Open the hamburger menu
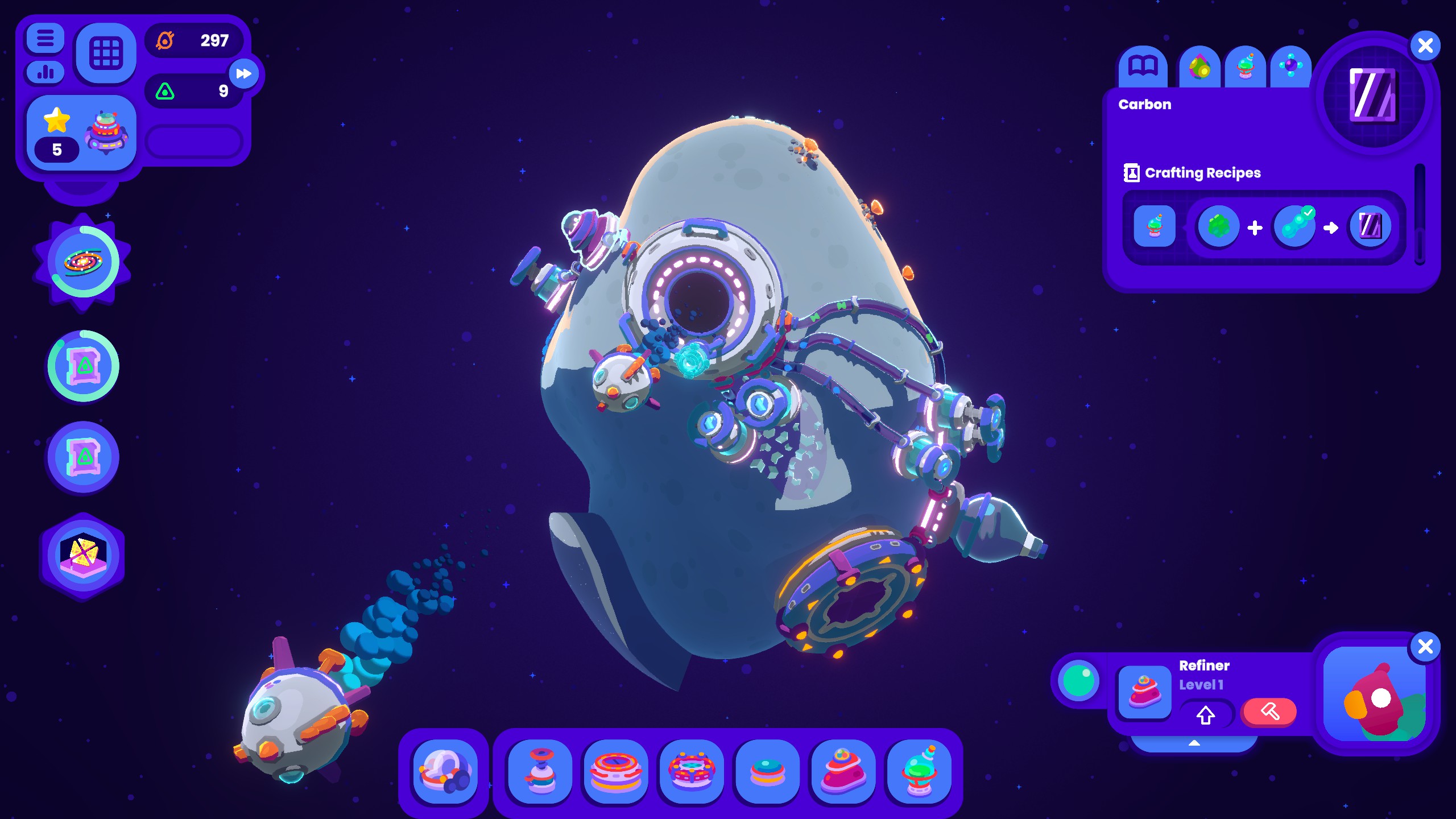 coord(45,39)
